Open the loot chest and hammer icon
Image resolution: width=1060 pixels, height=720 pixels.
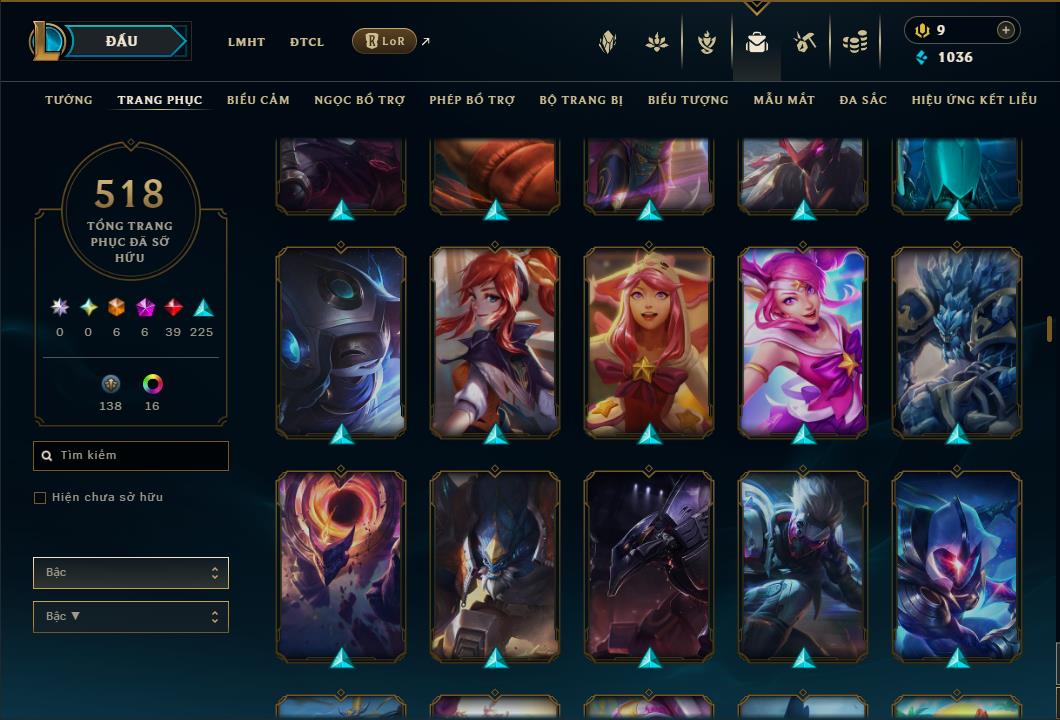(805, 42)
